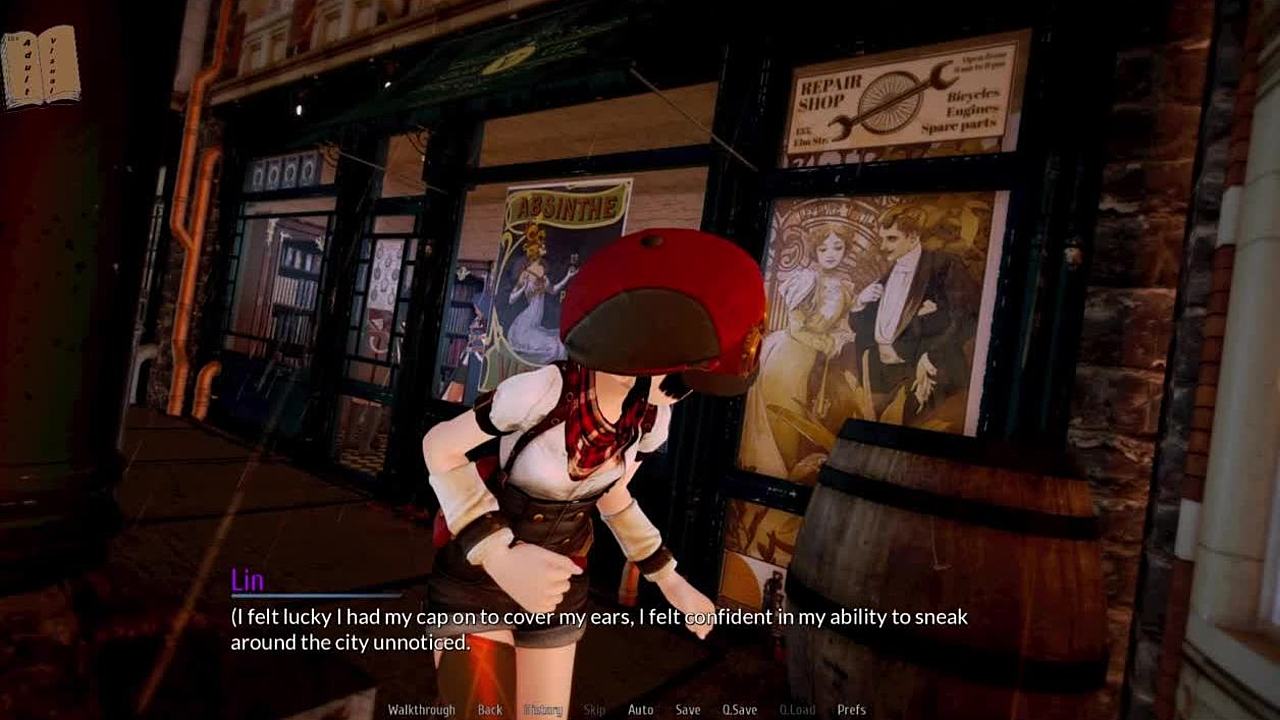Enable Auto advance for dialogue
1280x720 pixels.
640,710
